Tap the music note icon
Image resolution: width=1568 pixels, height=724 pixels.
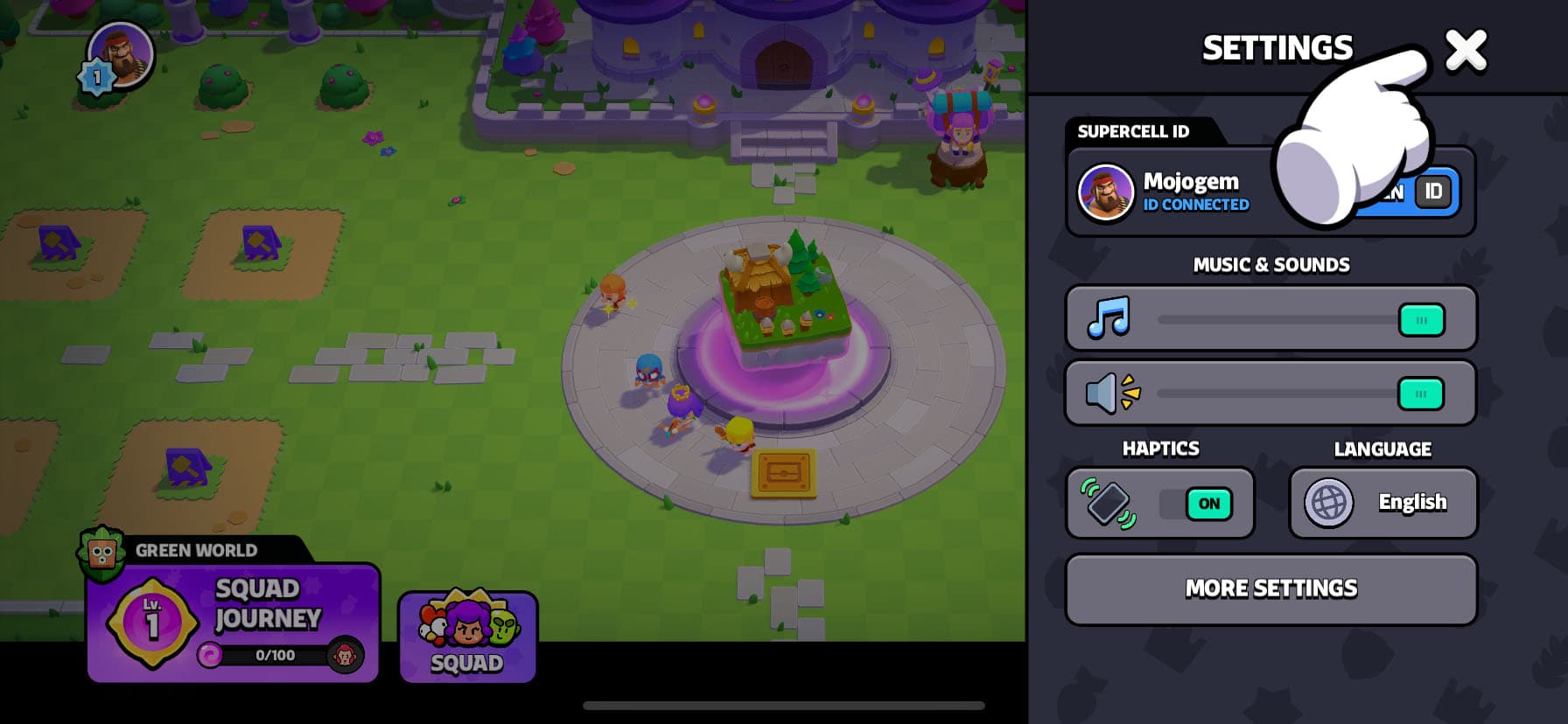pos(1109,318)
